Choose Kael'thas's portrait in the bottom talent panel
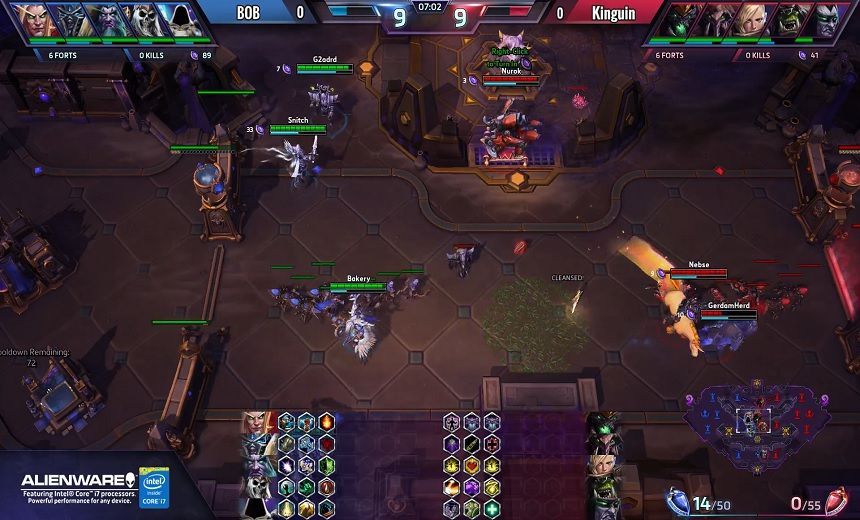 (257, 423)
